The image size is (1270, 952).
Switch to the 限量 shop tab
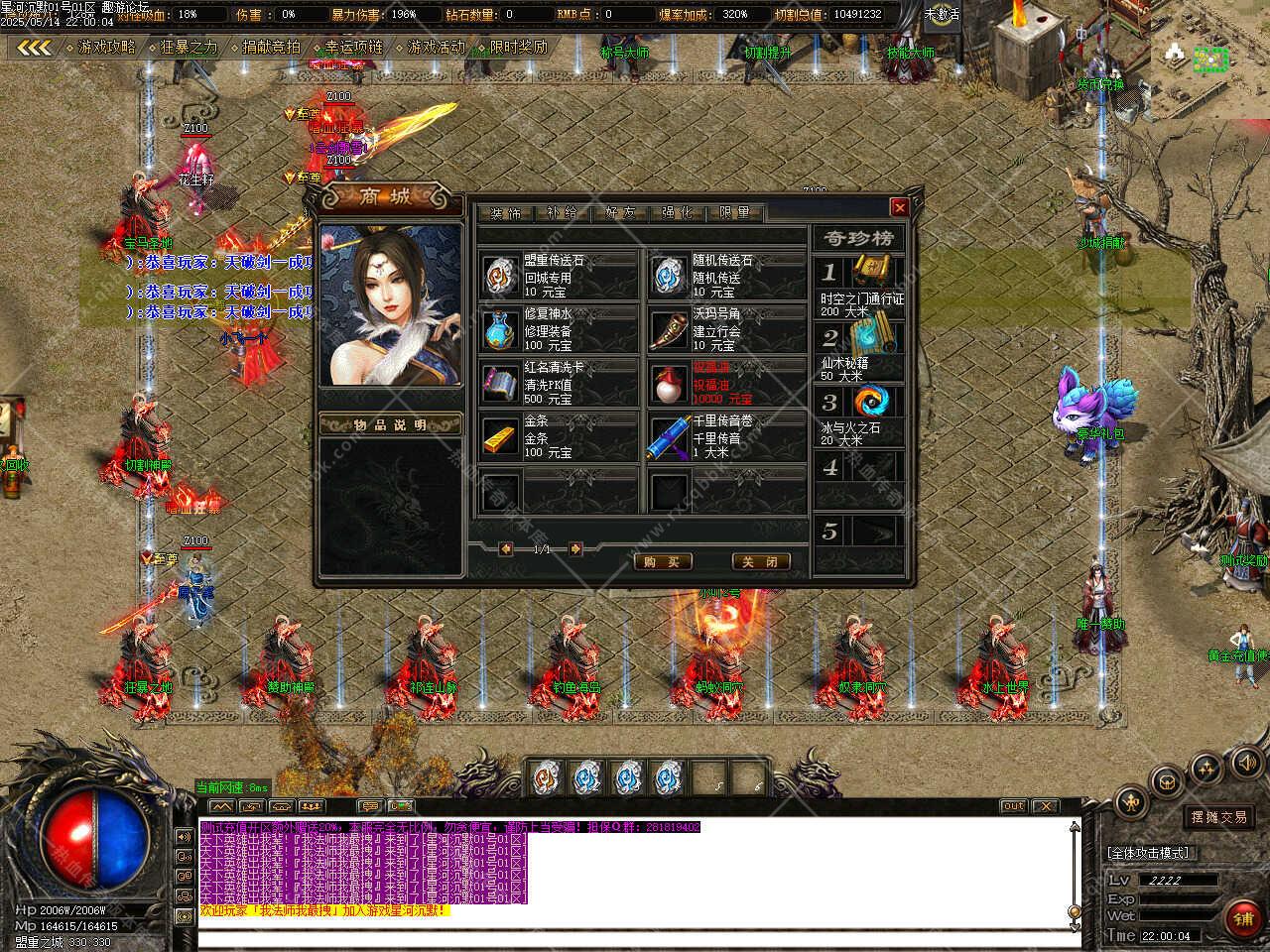(734, 212)
